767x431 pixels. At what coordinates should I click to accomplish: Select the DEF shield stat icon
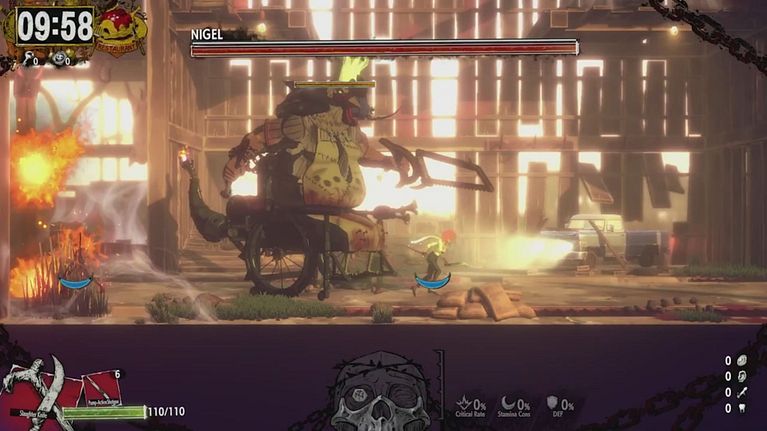click(553, 403)
